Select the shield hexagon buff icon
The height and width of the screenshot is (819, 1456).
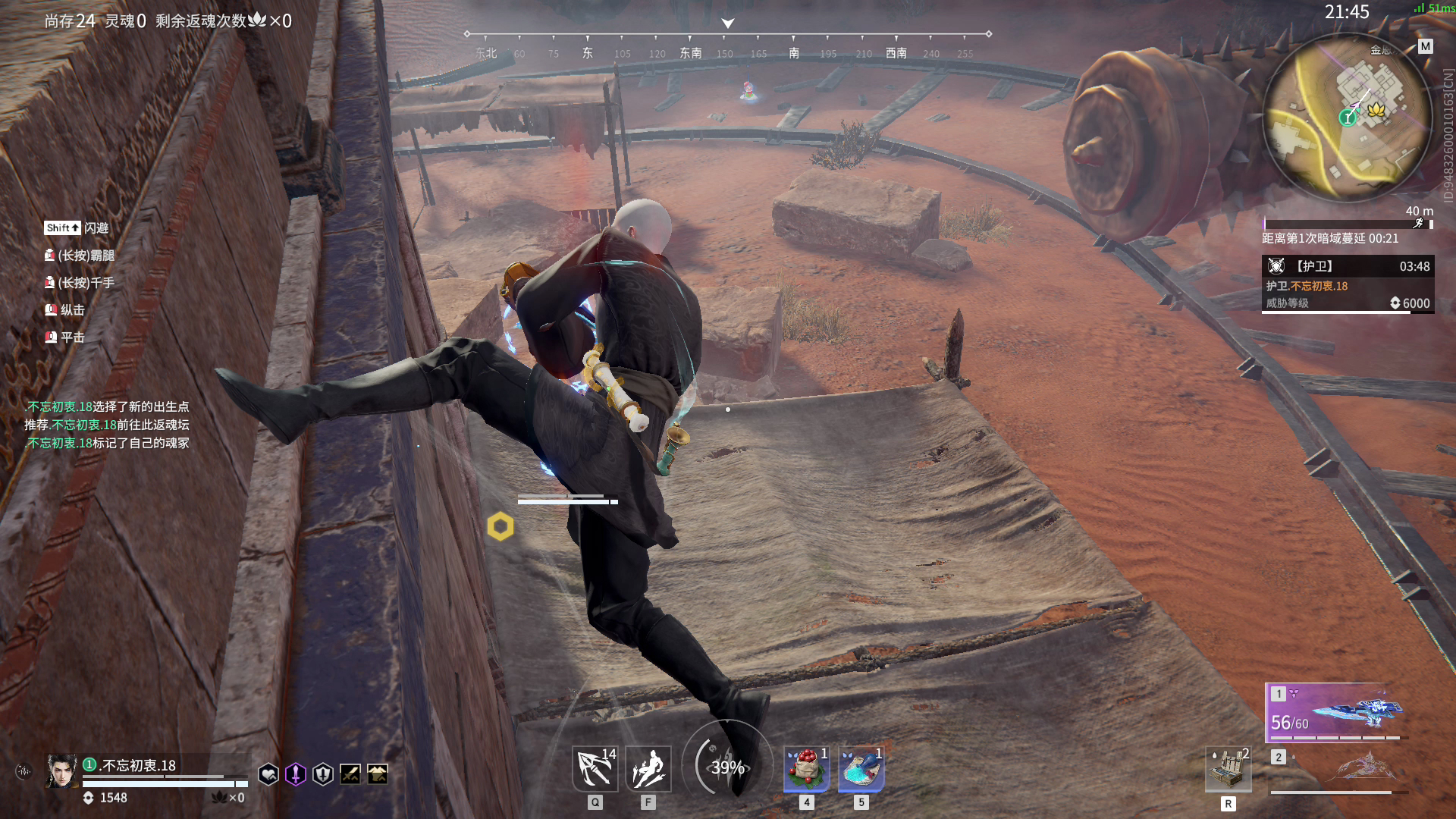click(x=323, y=774)
